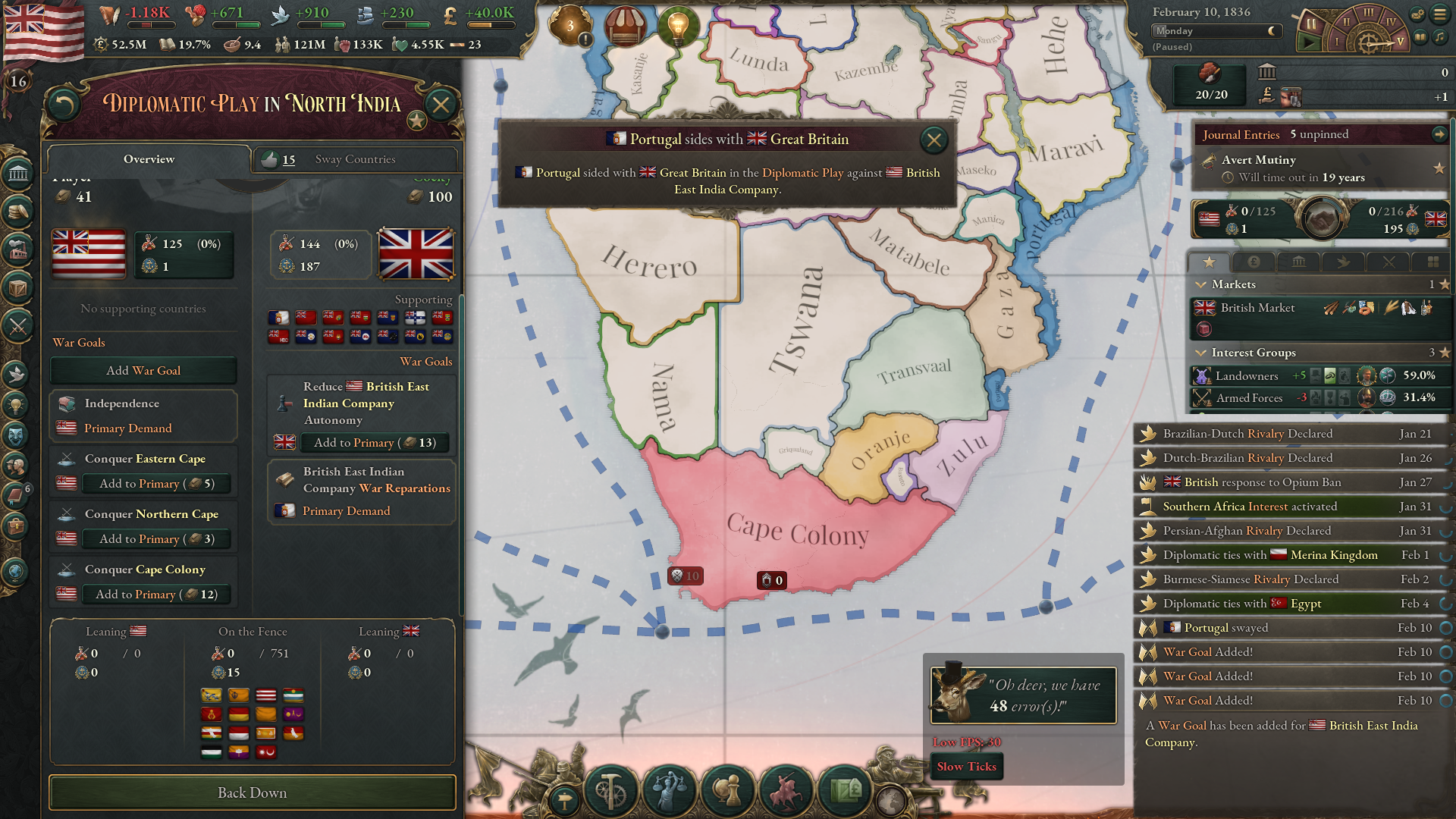Select the Overview tab of the diplomatic play
The width and height of the screenshot is (1456, 819).
149,159
